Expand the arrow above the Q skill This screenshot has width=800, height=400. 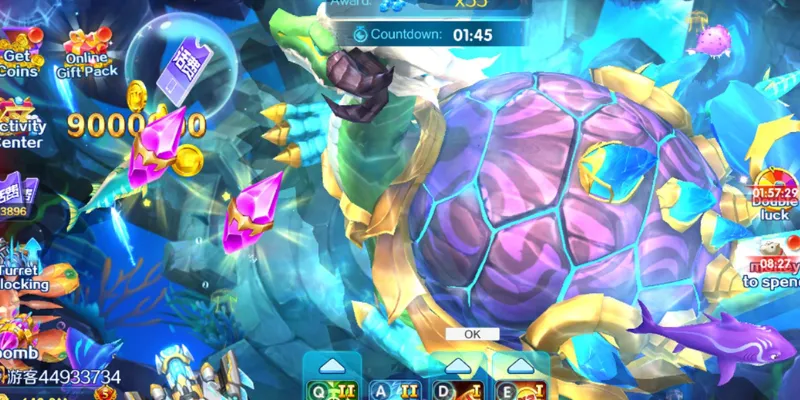coord(331,364)
